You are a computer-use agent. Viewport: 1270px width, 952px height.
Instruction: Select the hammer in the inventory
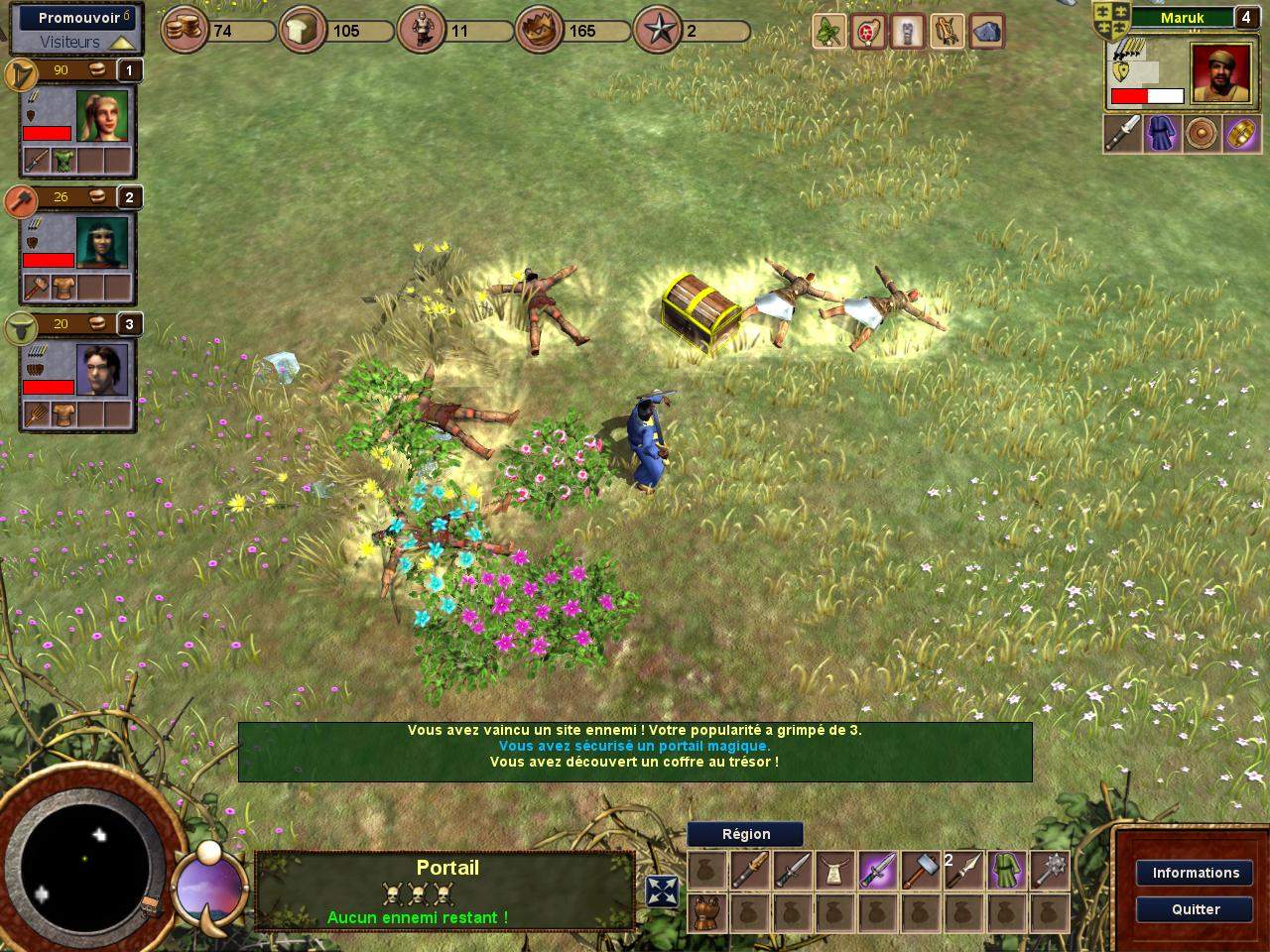click(920, 870)
